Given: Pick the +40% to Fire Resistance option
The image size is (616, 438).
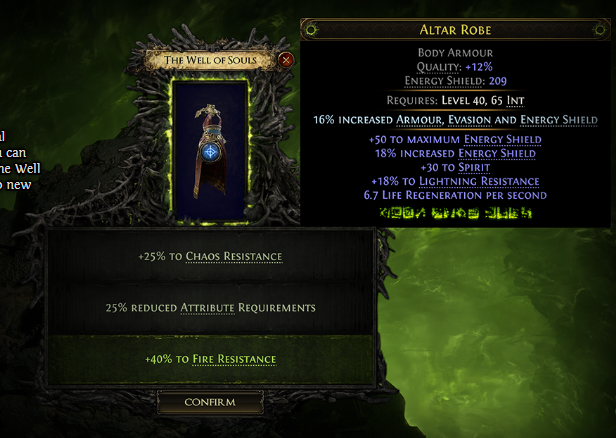Looking at the screenshot, I should (210, 359).
